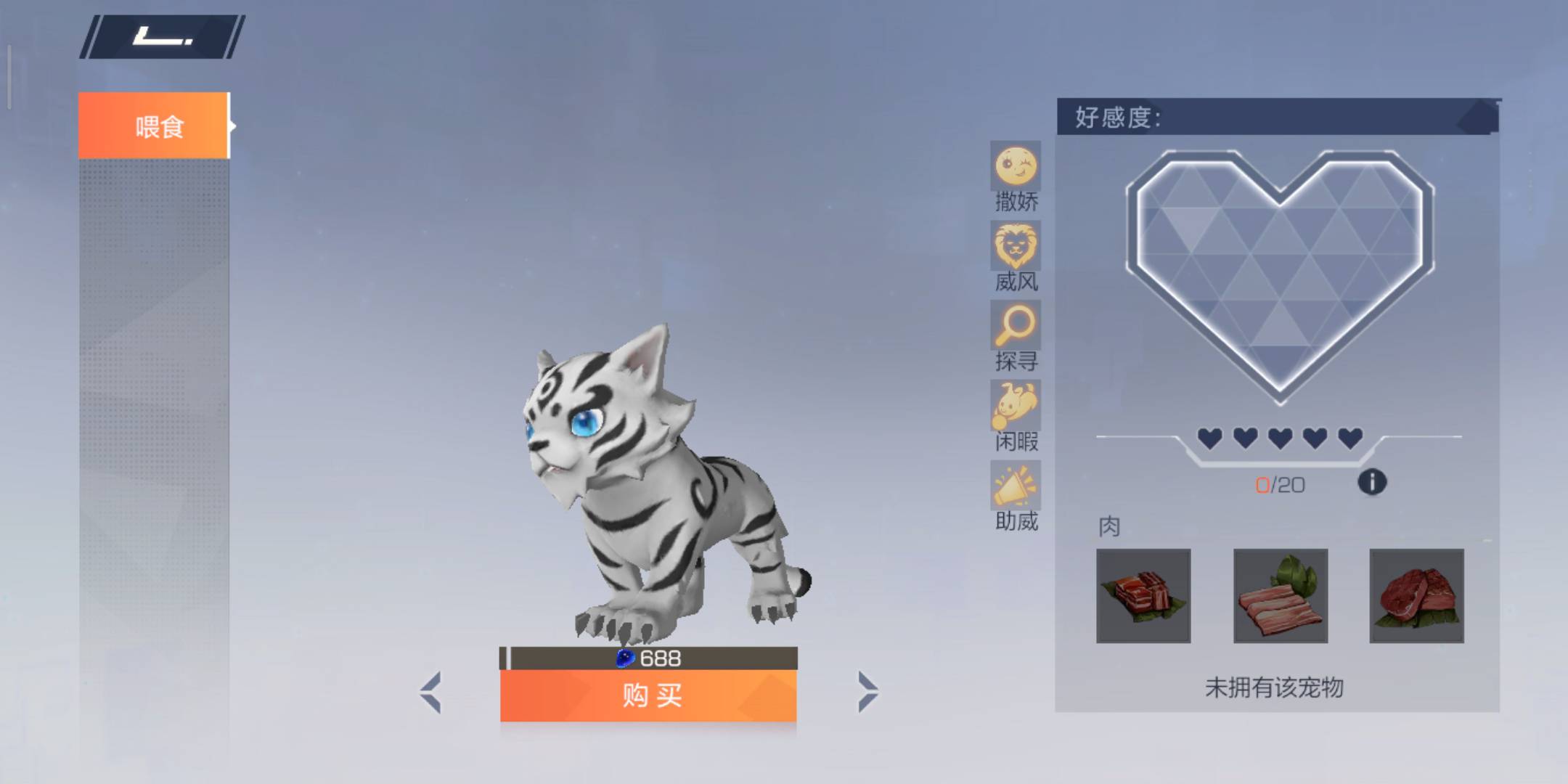Toggle the last small heart indicator

pos(1352,438)
